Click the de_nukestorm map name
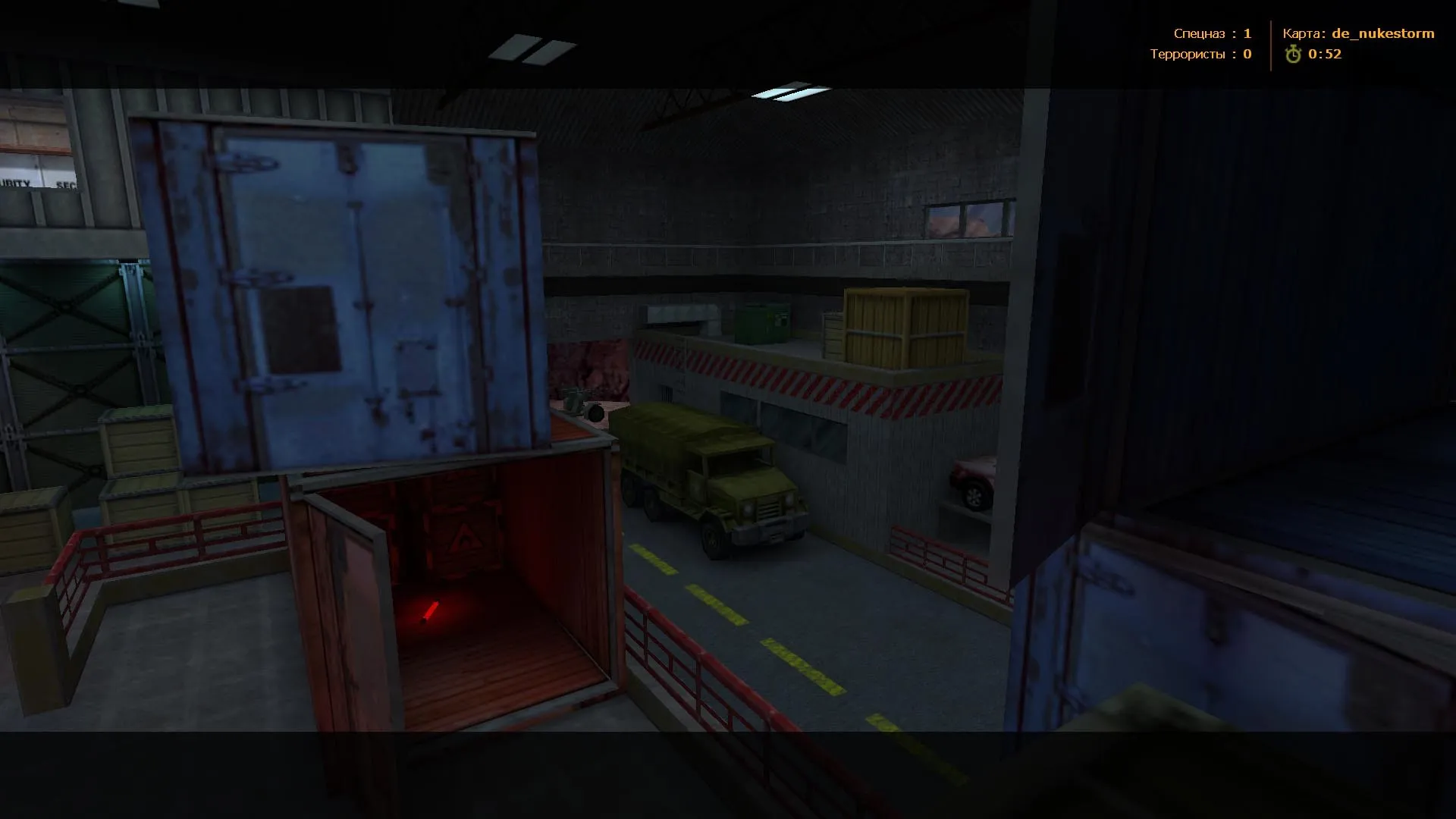 pyautogui.click(x=1382, y=33)
